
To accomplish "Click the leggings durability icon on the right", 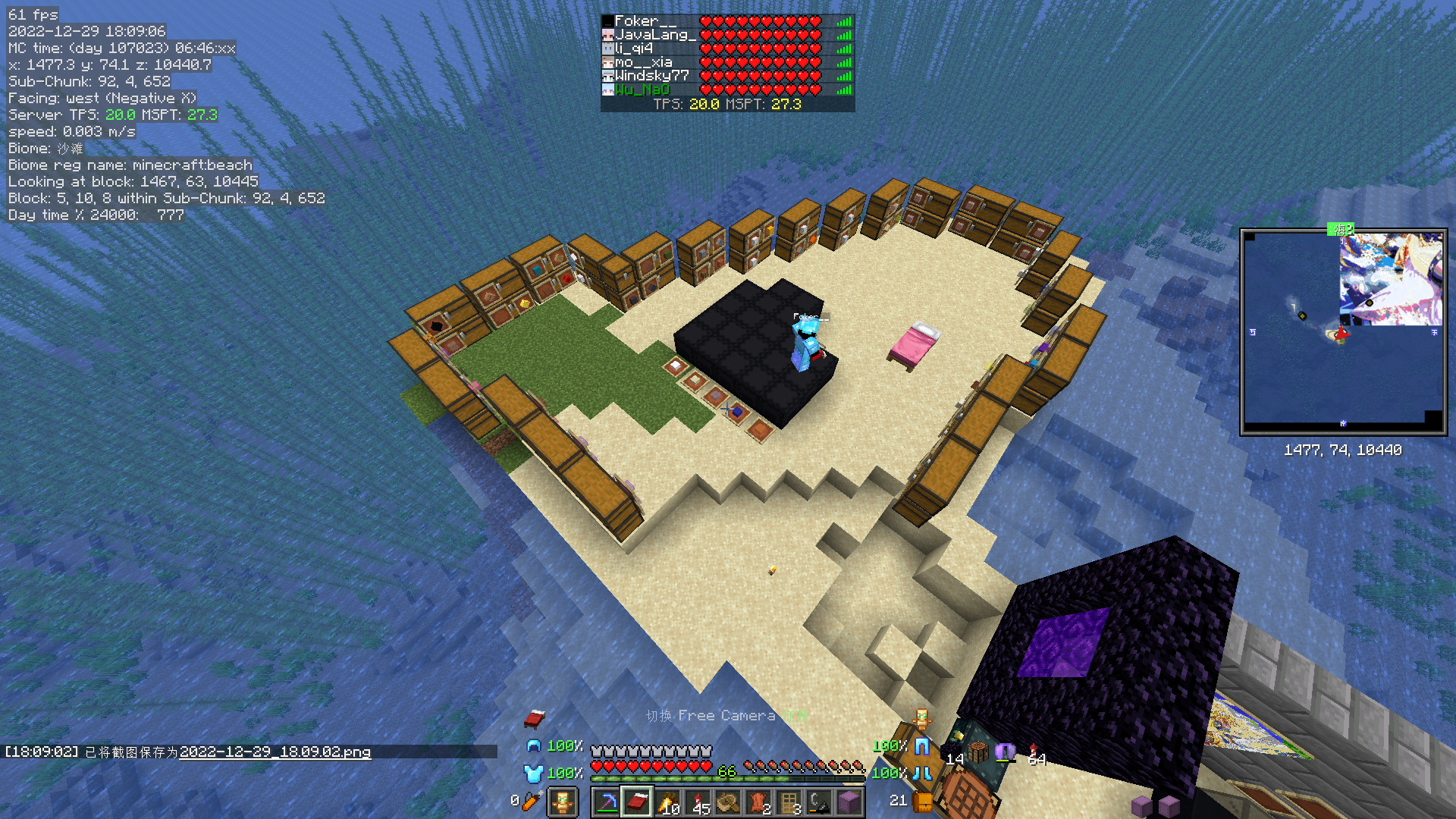I will coord(921,747).
